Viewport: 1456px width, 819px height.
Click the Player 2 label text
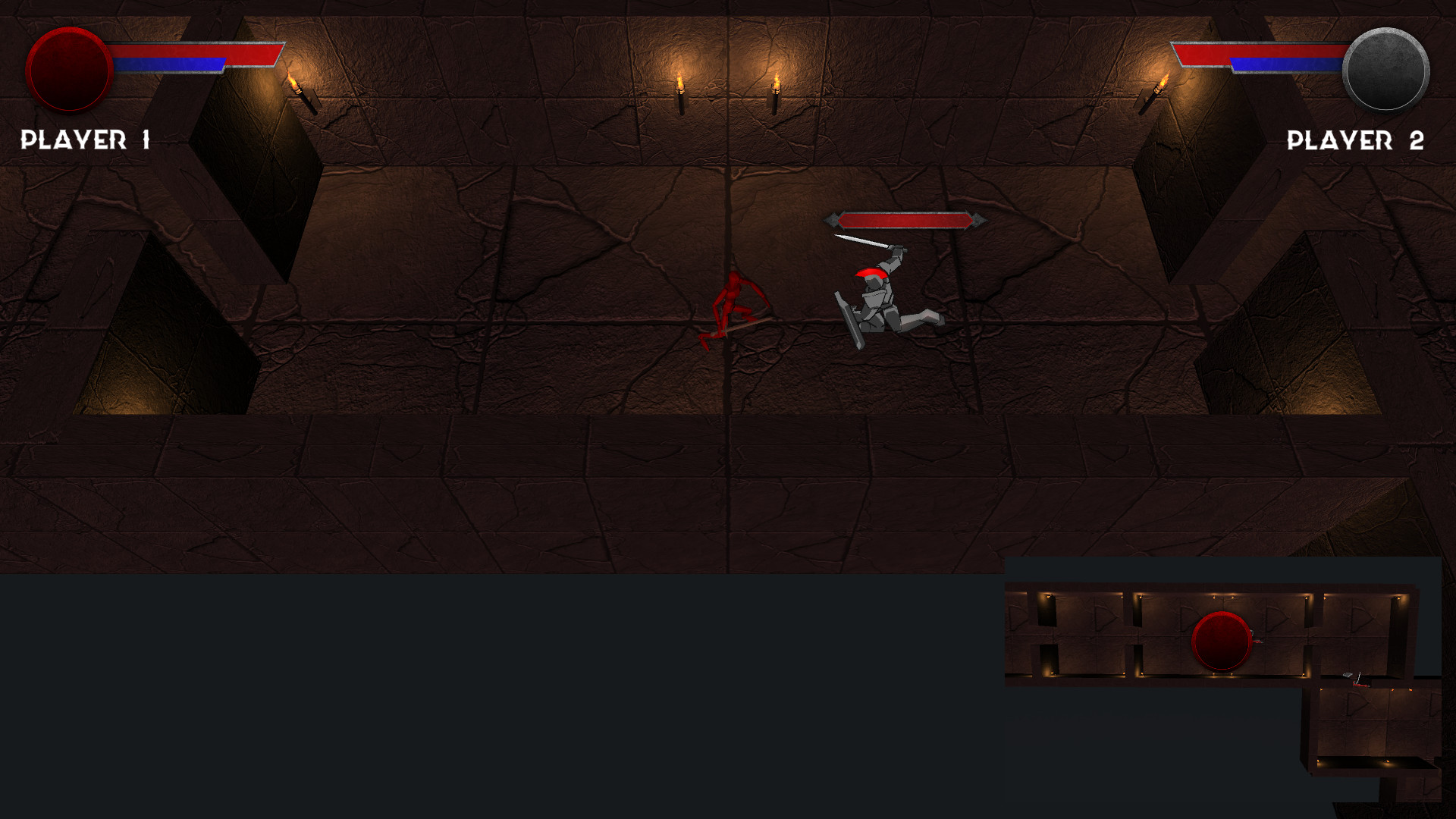1356,139
